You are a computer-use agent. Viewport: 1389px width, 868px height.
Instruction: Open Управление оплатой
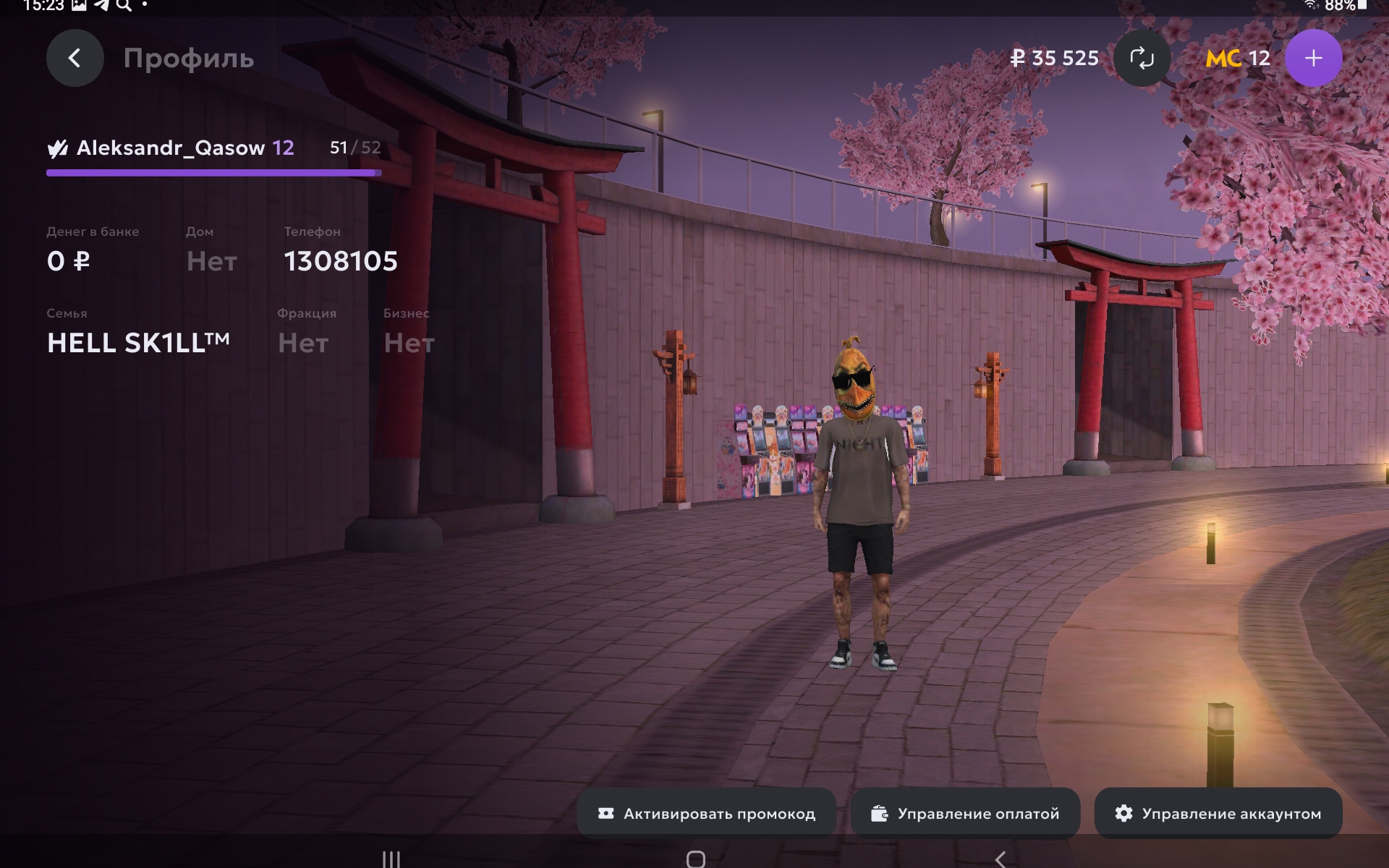[x=965, y=814]
